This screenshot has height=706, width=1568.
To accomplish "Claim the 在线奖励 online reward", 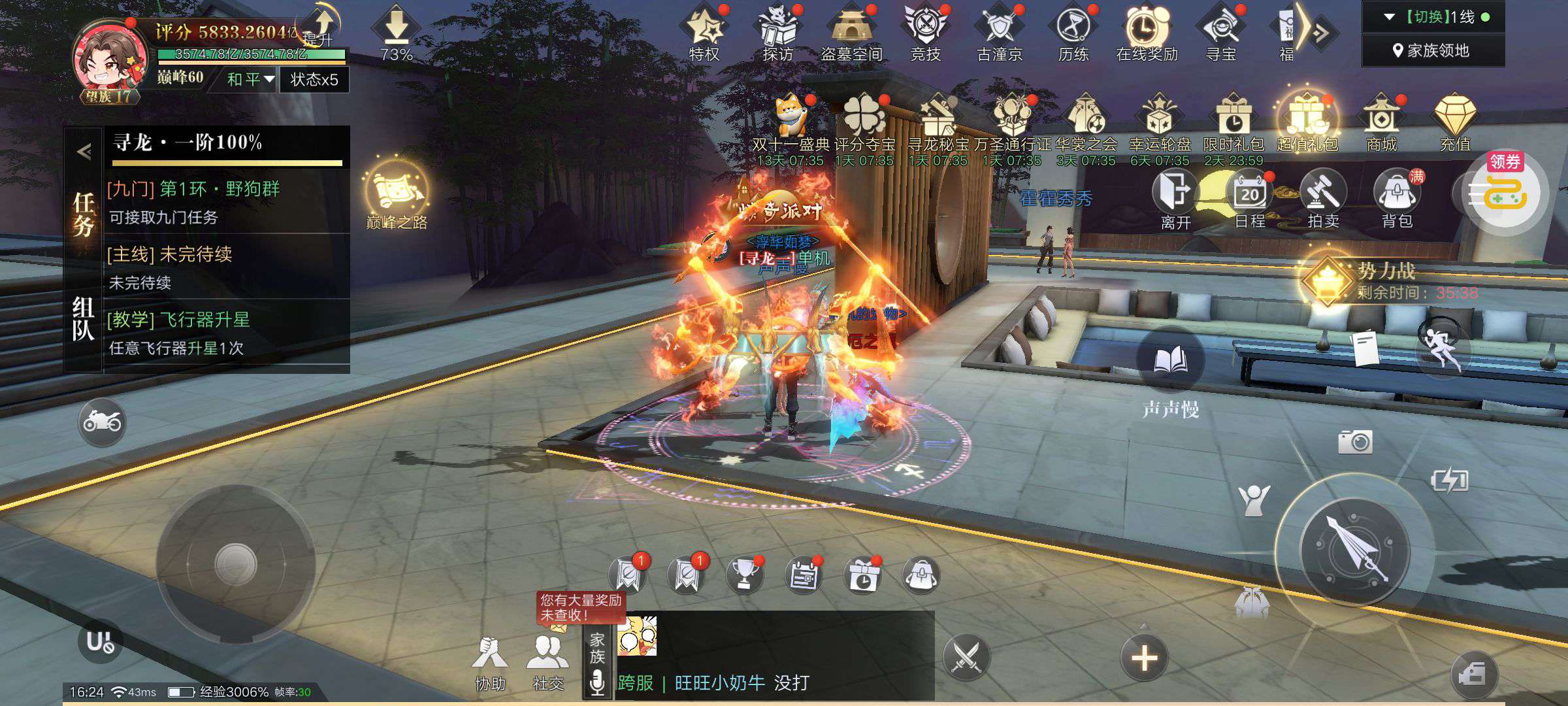I will pyautogui.click(x=1146, y=33).
